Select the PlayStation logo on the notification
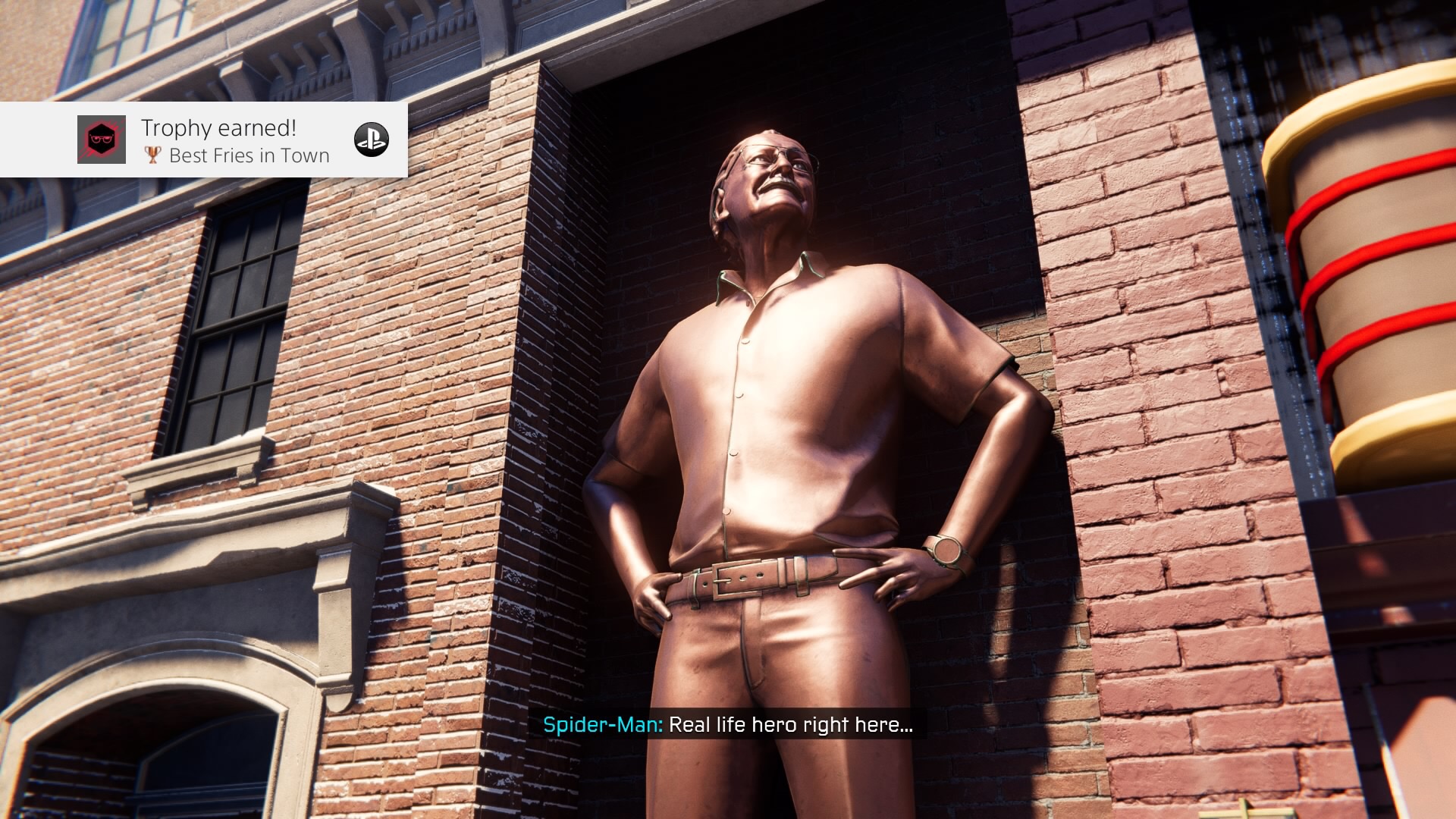Viewport: 1456px width, 819px height. point(372,140)
